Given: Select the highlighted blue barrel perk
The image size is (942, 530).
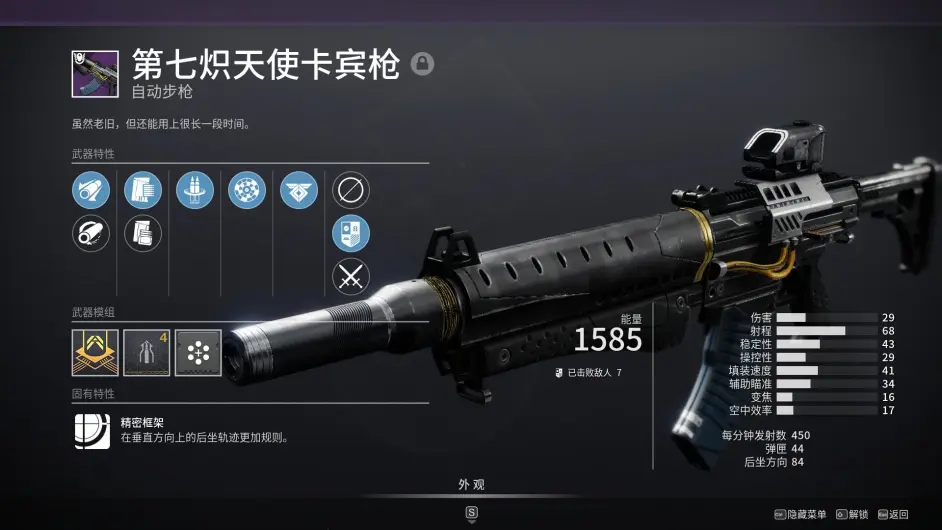Looking at the screenshot, I should [91, 190].
